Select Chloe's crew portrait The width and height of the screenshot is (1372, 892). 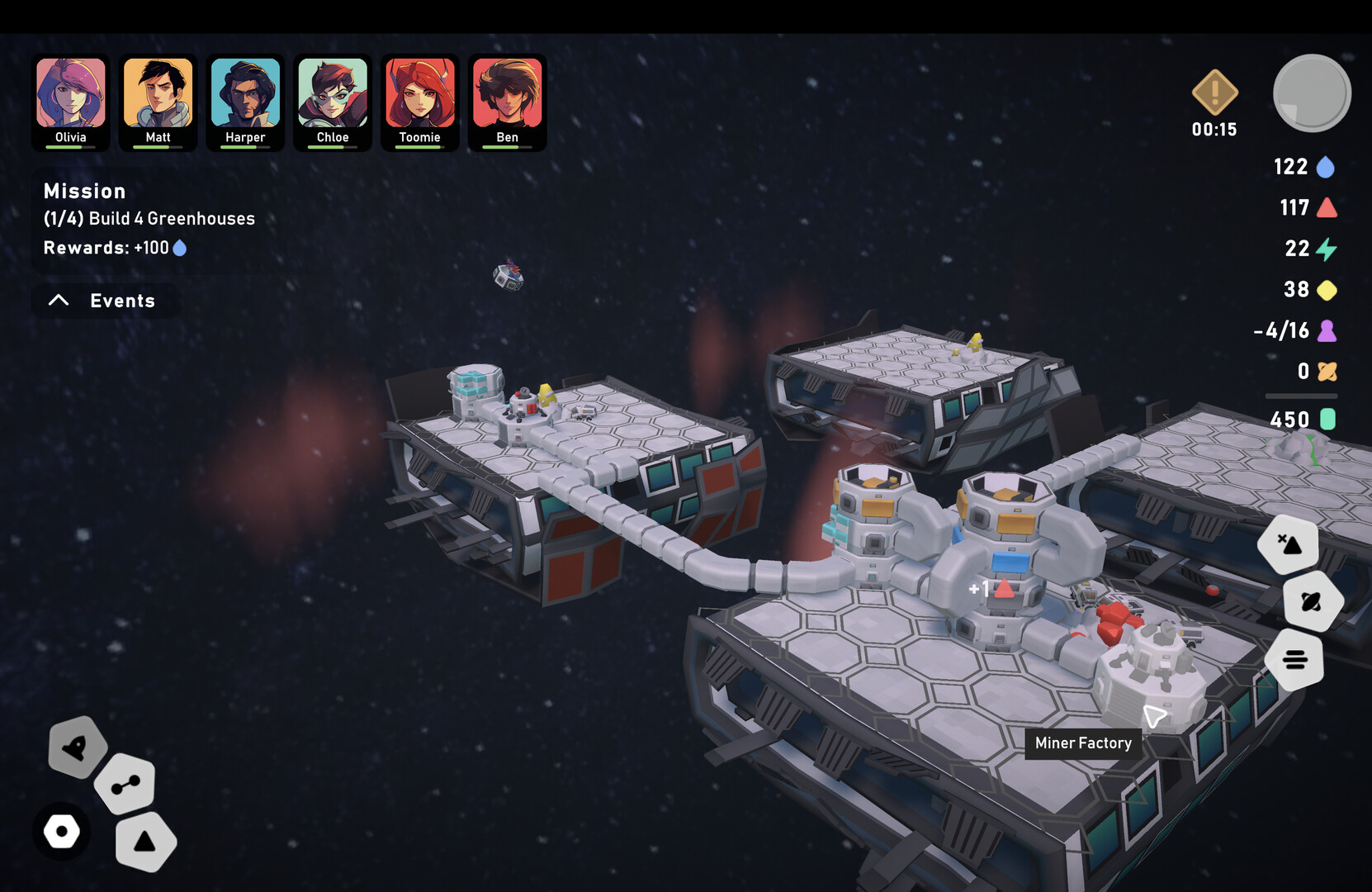pyautogui.click(x=333, y=102)
